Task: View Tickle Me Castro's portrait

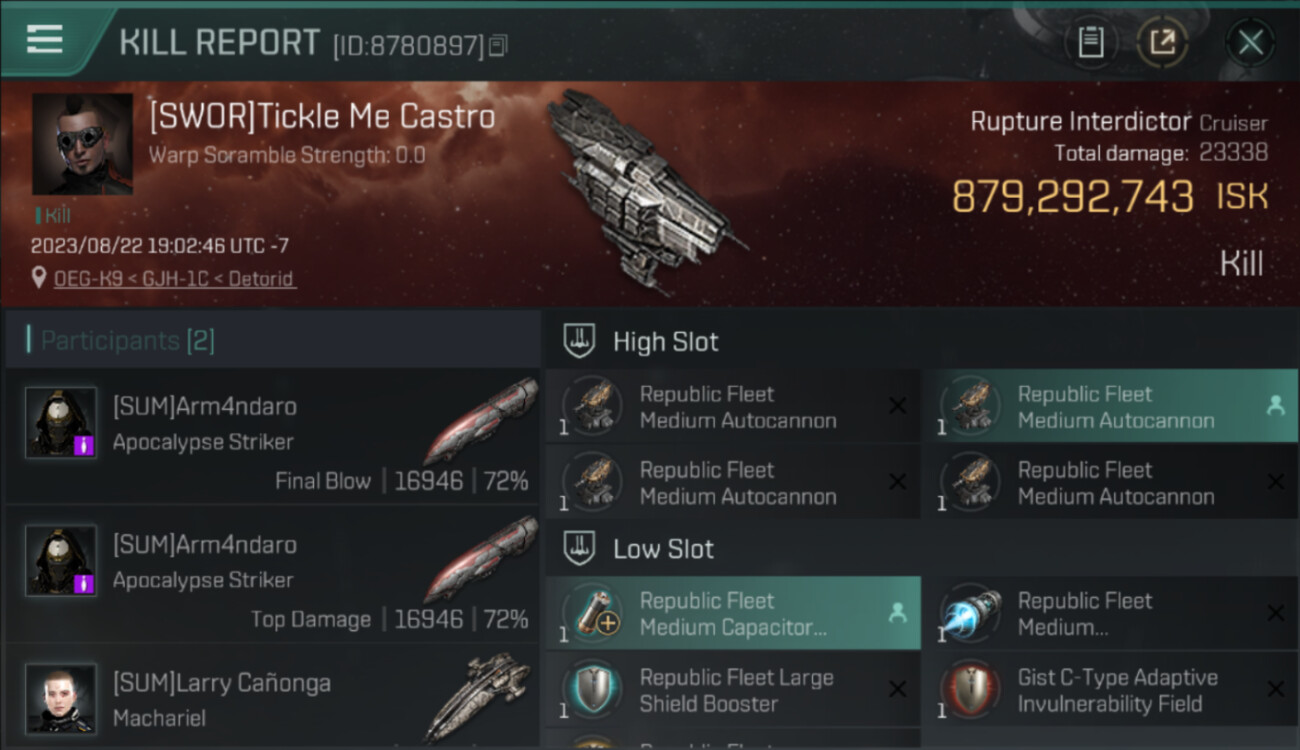Action: click(82, 144)
